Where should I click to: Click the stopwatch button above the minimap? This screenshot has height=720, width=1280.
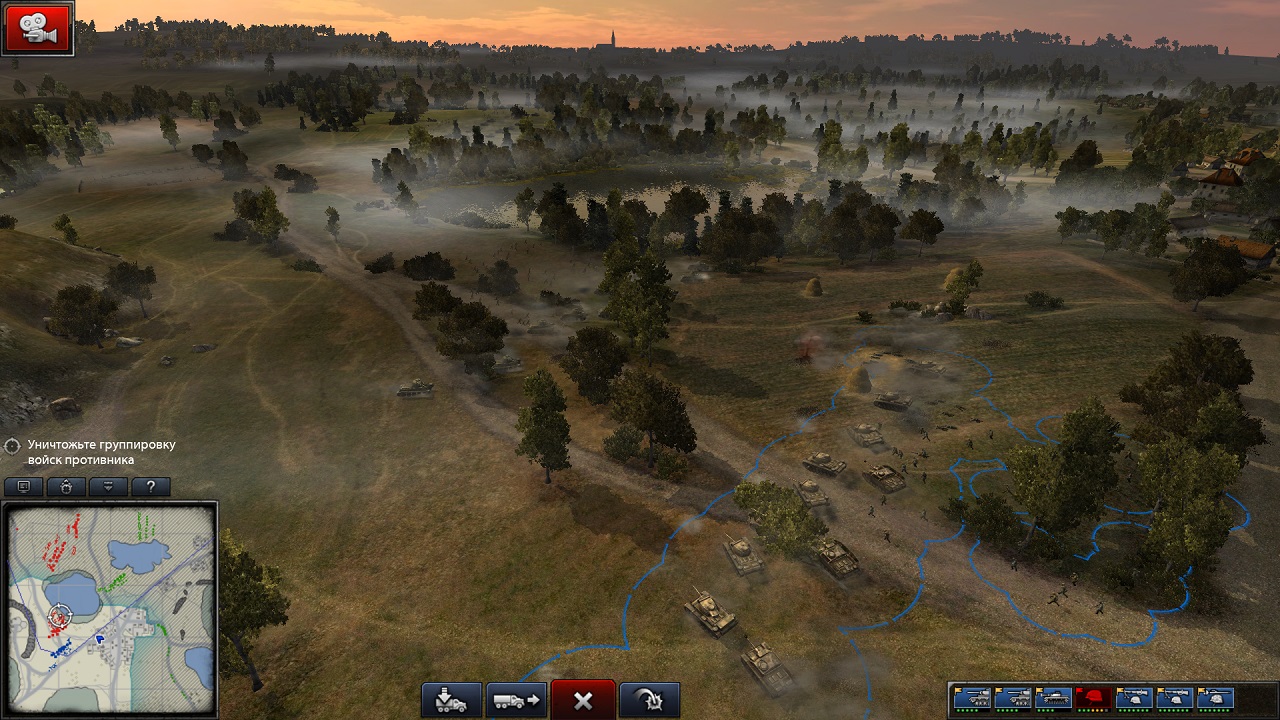65,487
